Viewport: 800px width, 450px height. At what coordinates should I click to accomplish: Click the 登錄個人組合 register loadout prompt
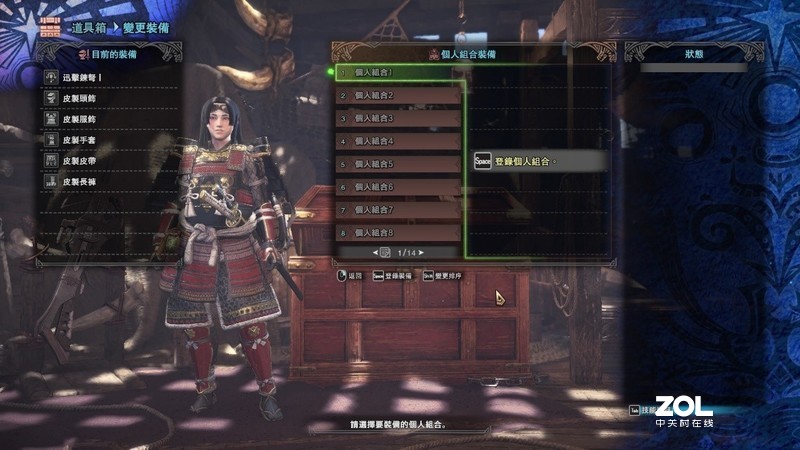click(x=538, y=161)
